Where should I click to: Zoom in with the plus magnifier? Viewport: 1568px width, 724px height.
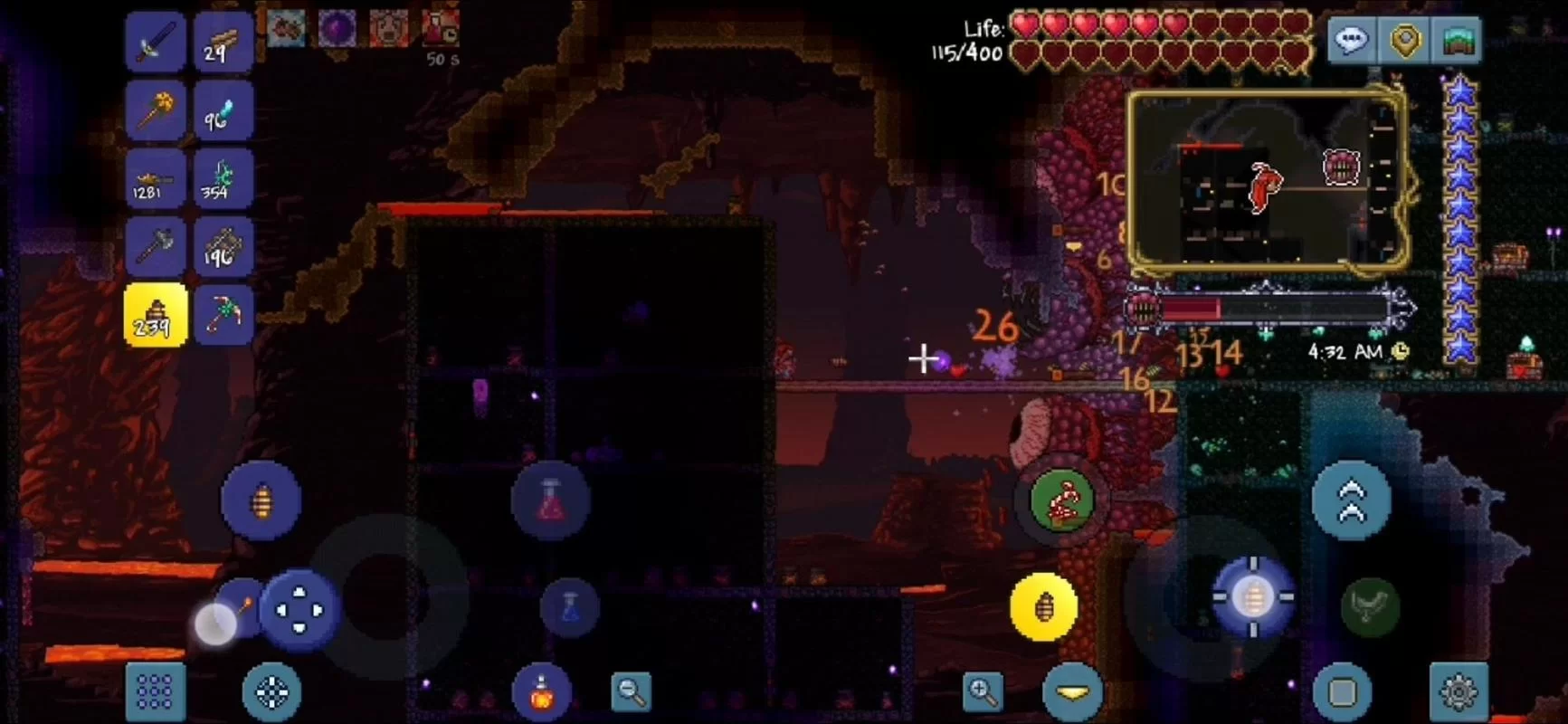coord(983,692)
